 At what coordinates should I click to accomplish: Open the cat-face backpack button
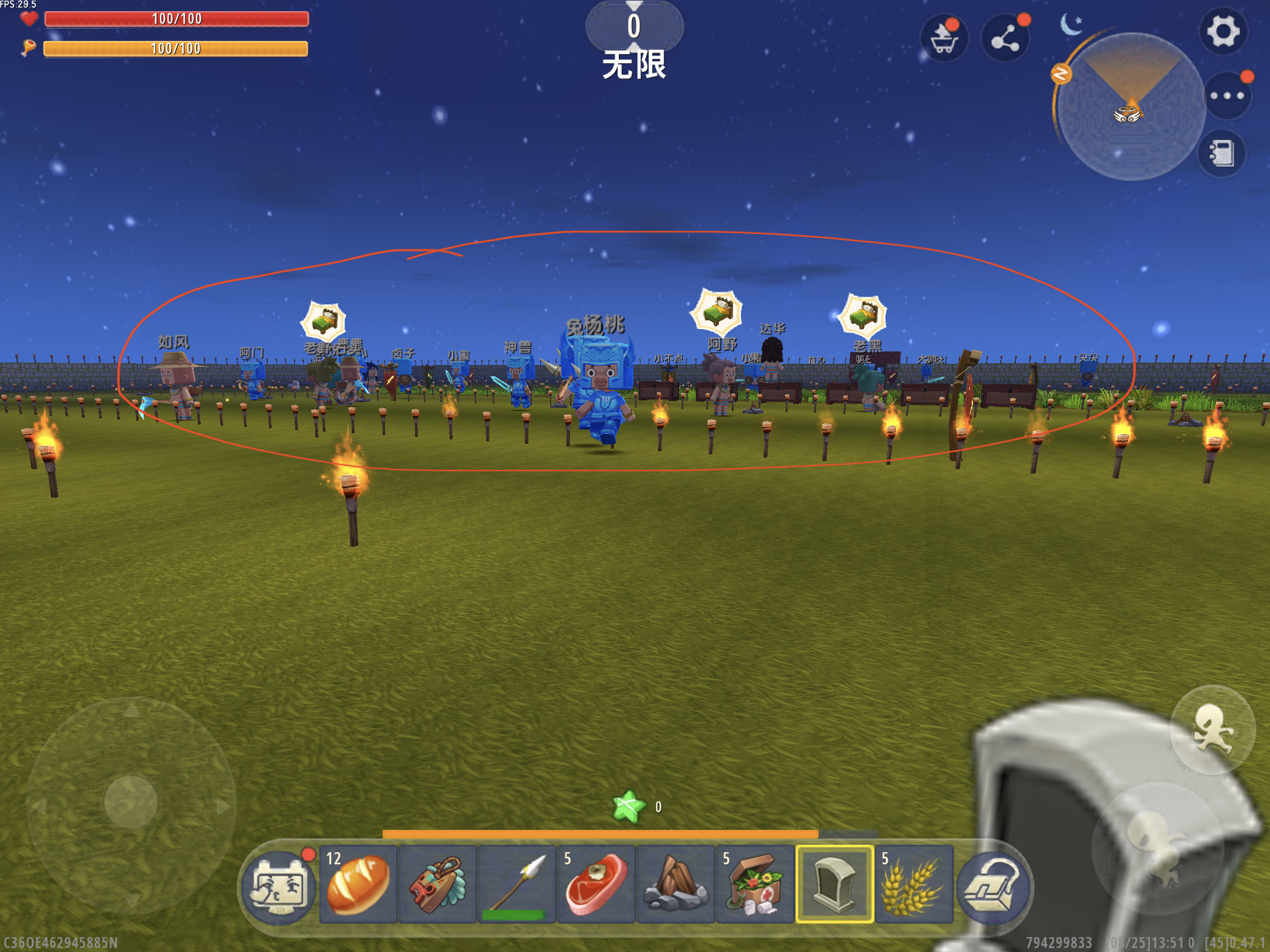tap(278, 885)
